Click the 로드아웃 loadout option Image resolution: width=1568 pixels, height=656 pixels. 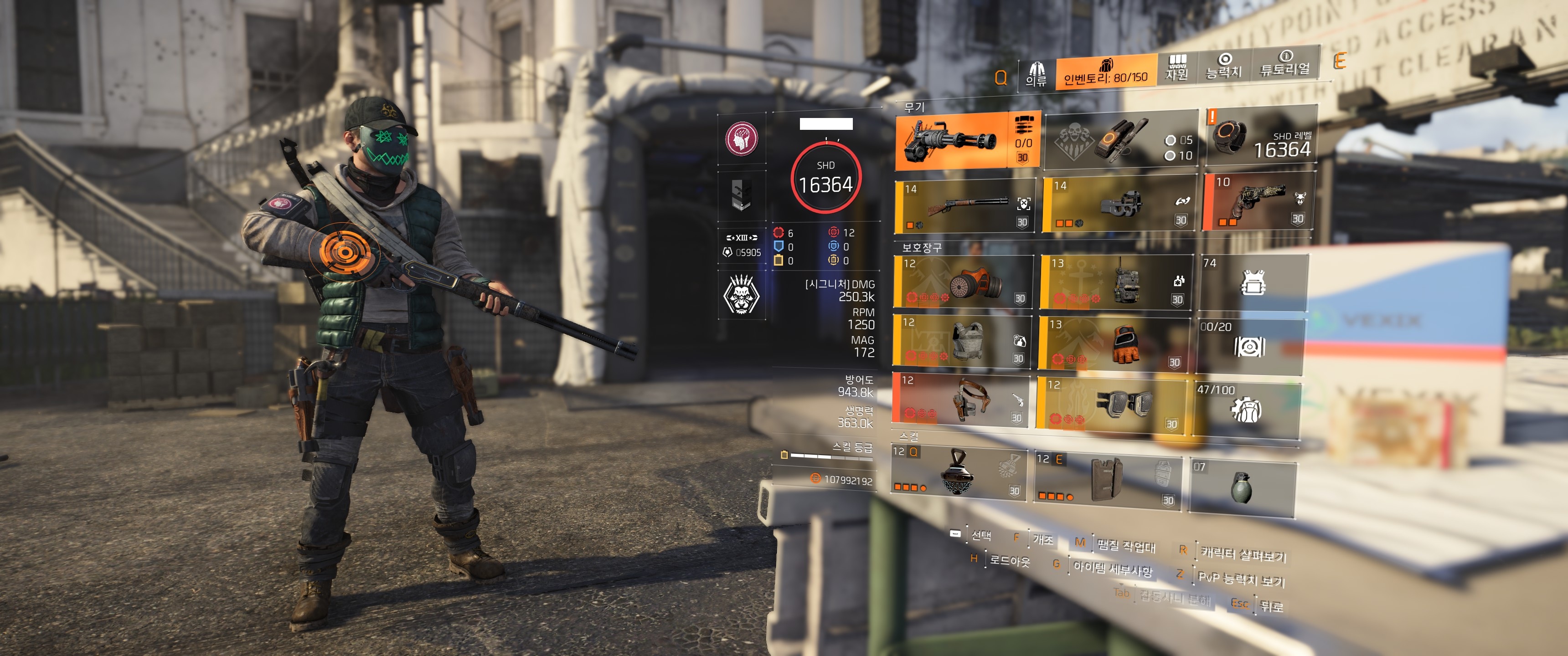click(x=1008, y=560)
